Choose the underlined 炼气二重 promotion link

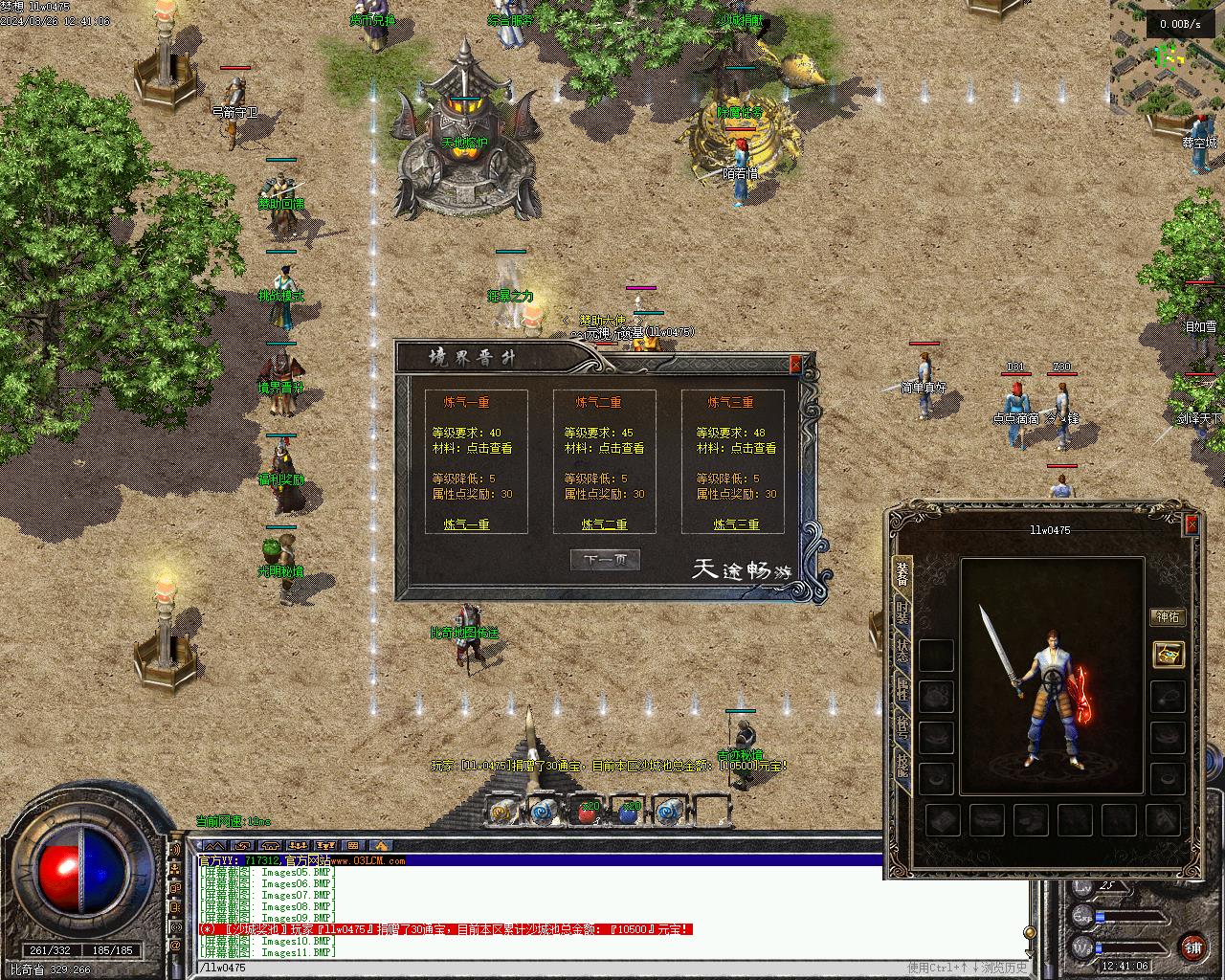click(x=604, y=524)
